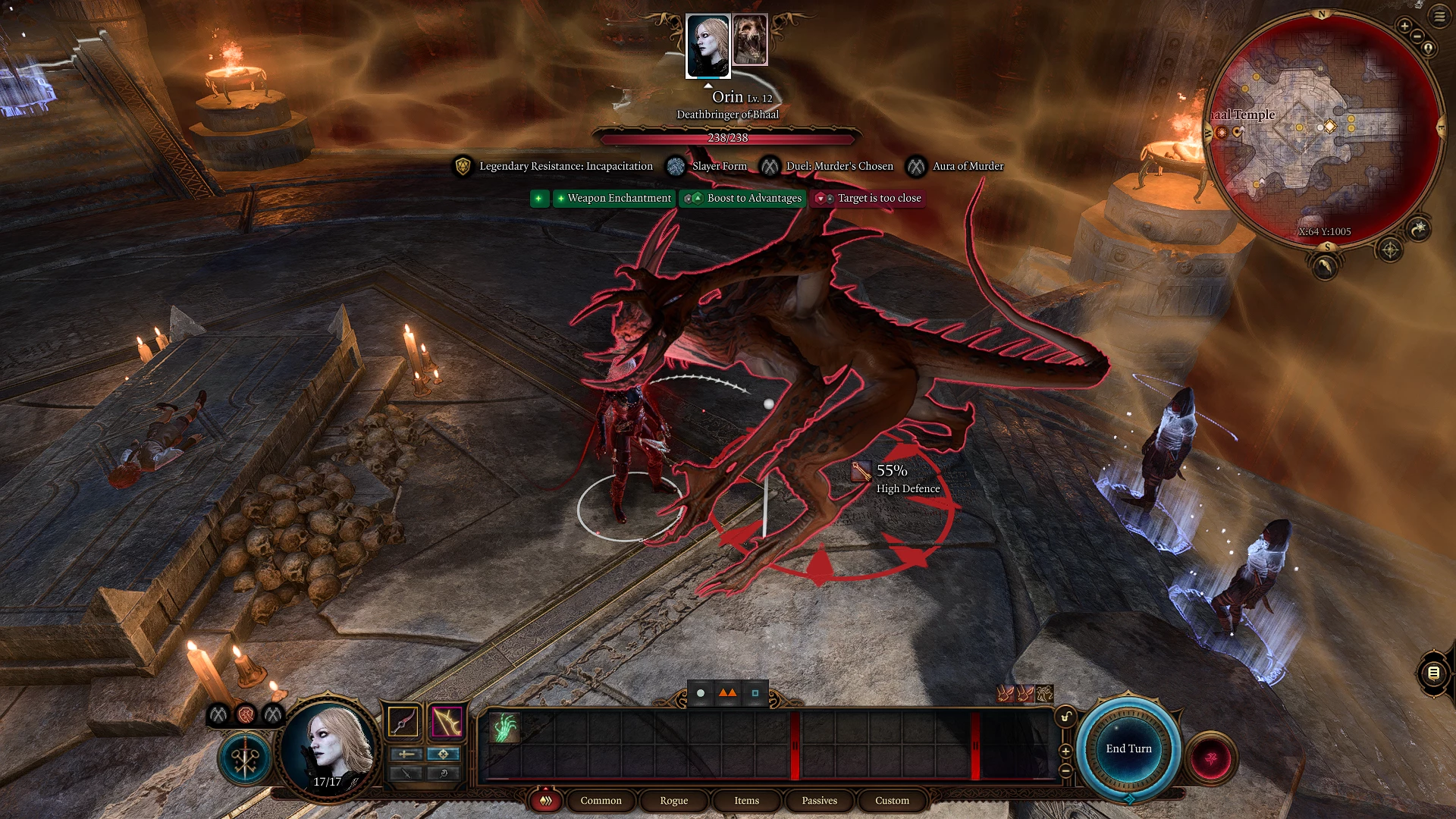1456x819 pixels.
Task: Open the main menu from the top-right corner
Action: click(1439, 16)
